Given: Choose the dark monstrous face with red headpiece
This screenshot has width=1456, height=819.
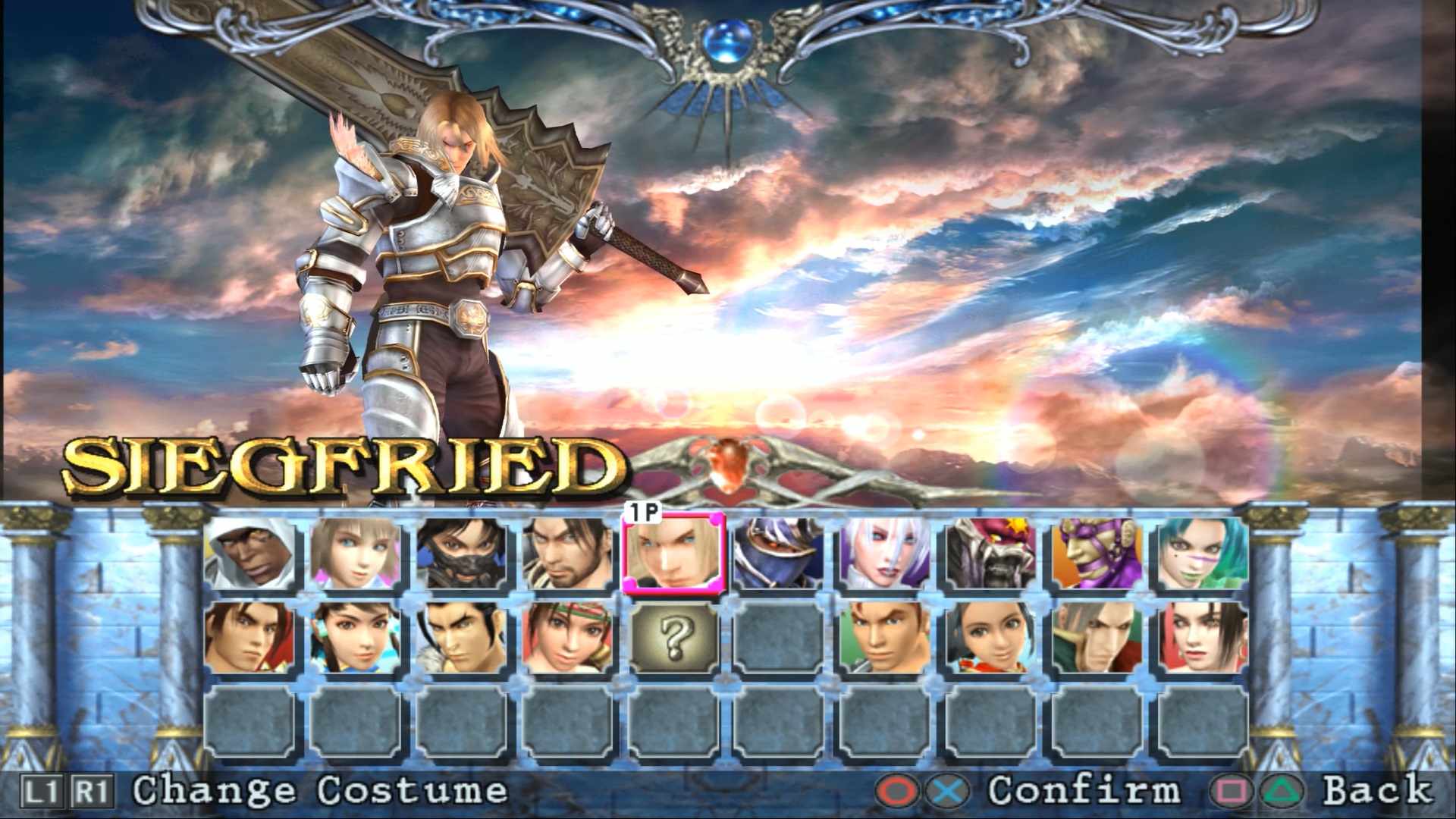Looking at the screenshot, I should 991,554.
